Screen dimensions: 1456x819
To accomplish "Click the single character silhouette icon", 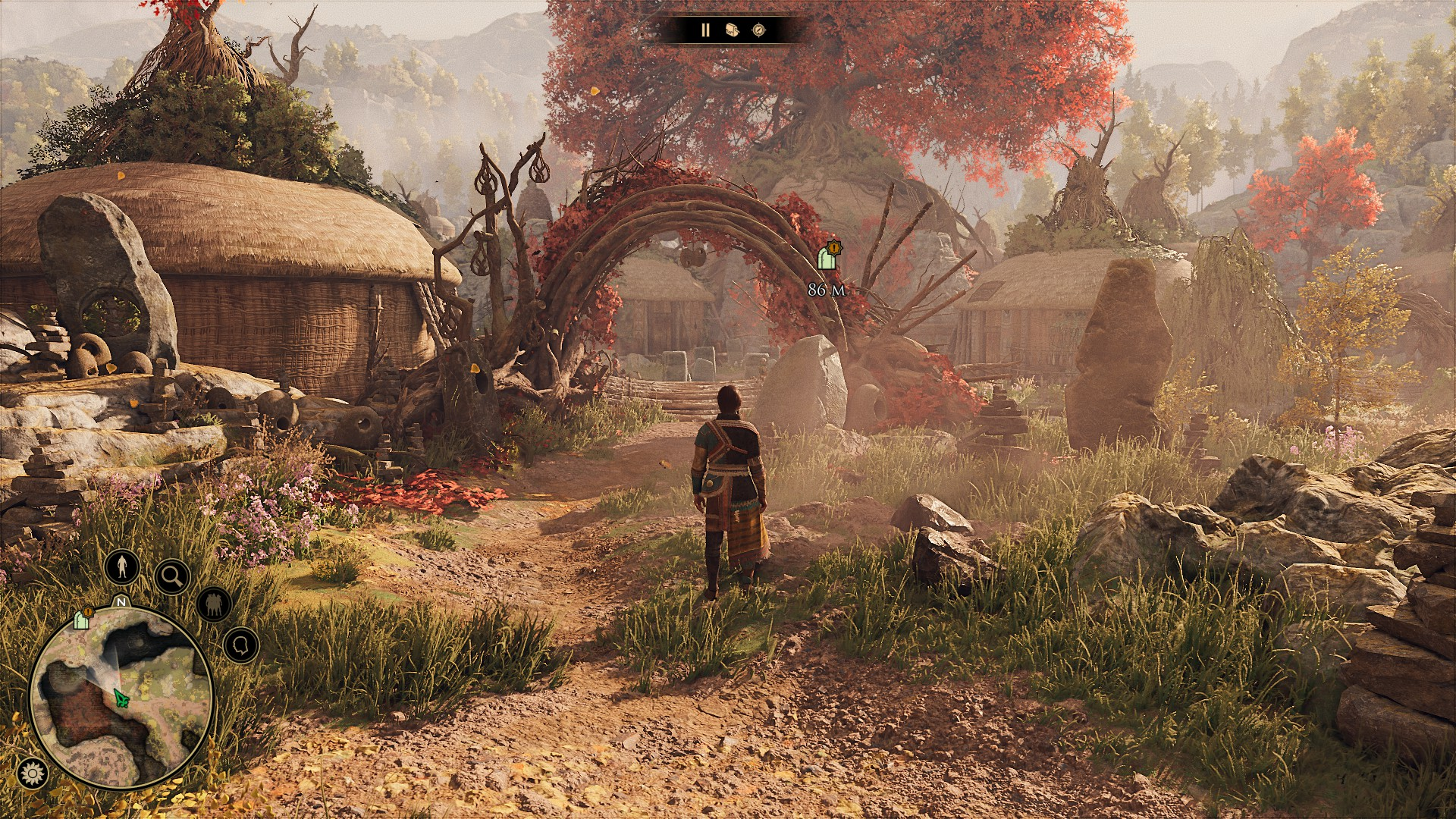I will [x=121, y=566].
